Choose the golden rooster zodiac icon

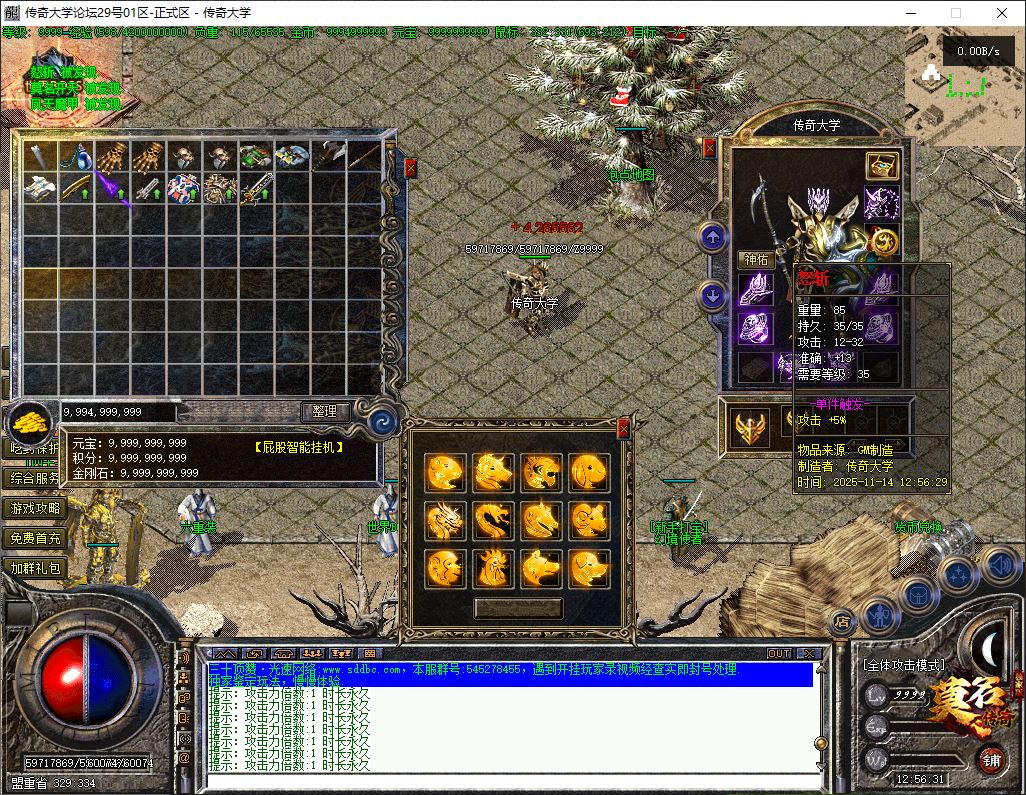494,568
